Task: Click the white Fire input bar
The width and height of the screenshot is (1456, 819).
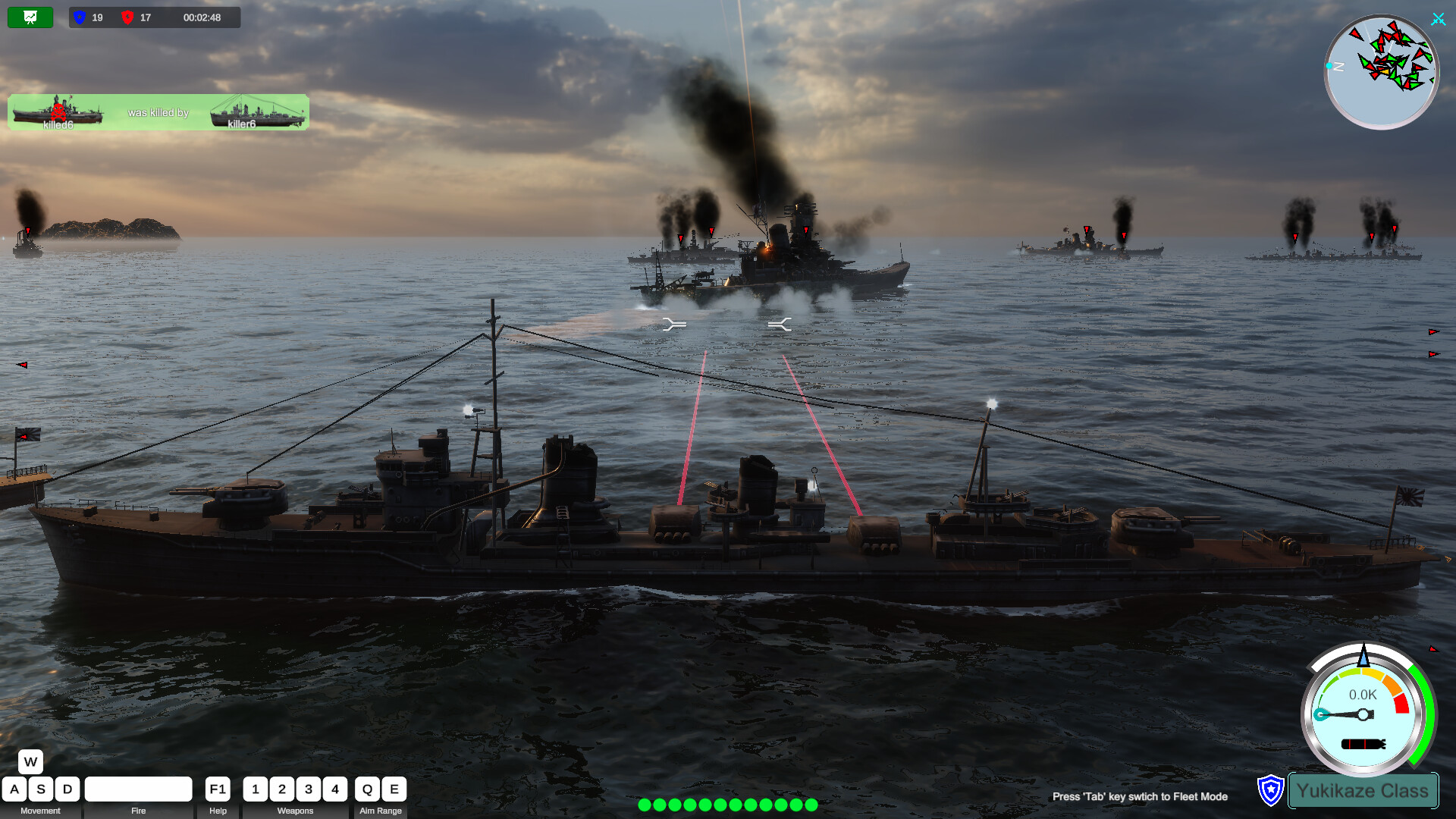Action: coord(138,789)
